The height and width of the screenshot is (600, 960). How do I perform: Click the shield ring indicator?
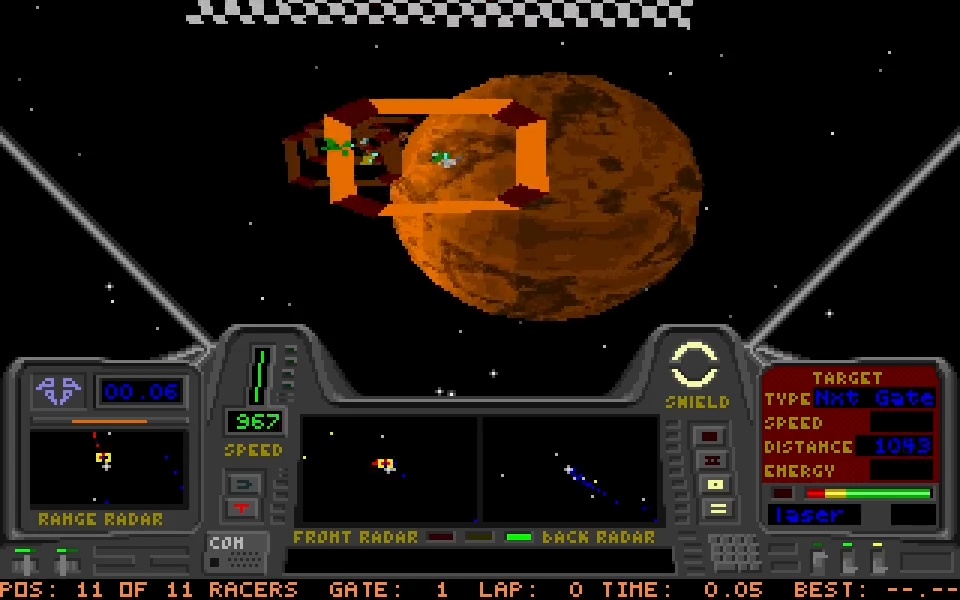coord(693,365)
